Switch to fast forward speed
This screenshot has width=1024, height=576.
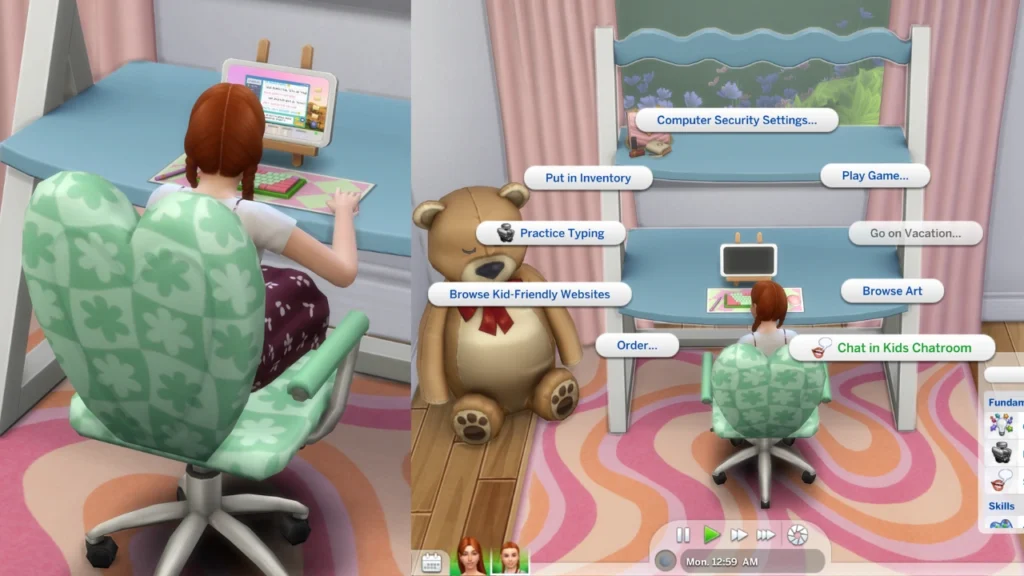738,535
